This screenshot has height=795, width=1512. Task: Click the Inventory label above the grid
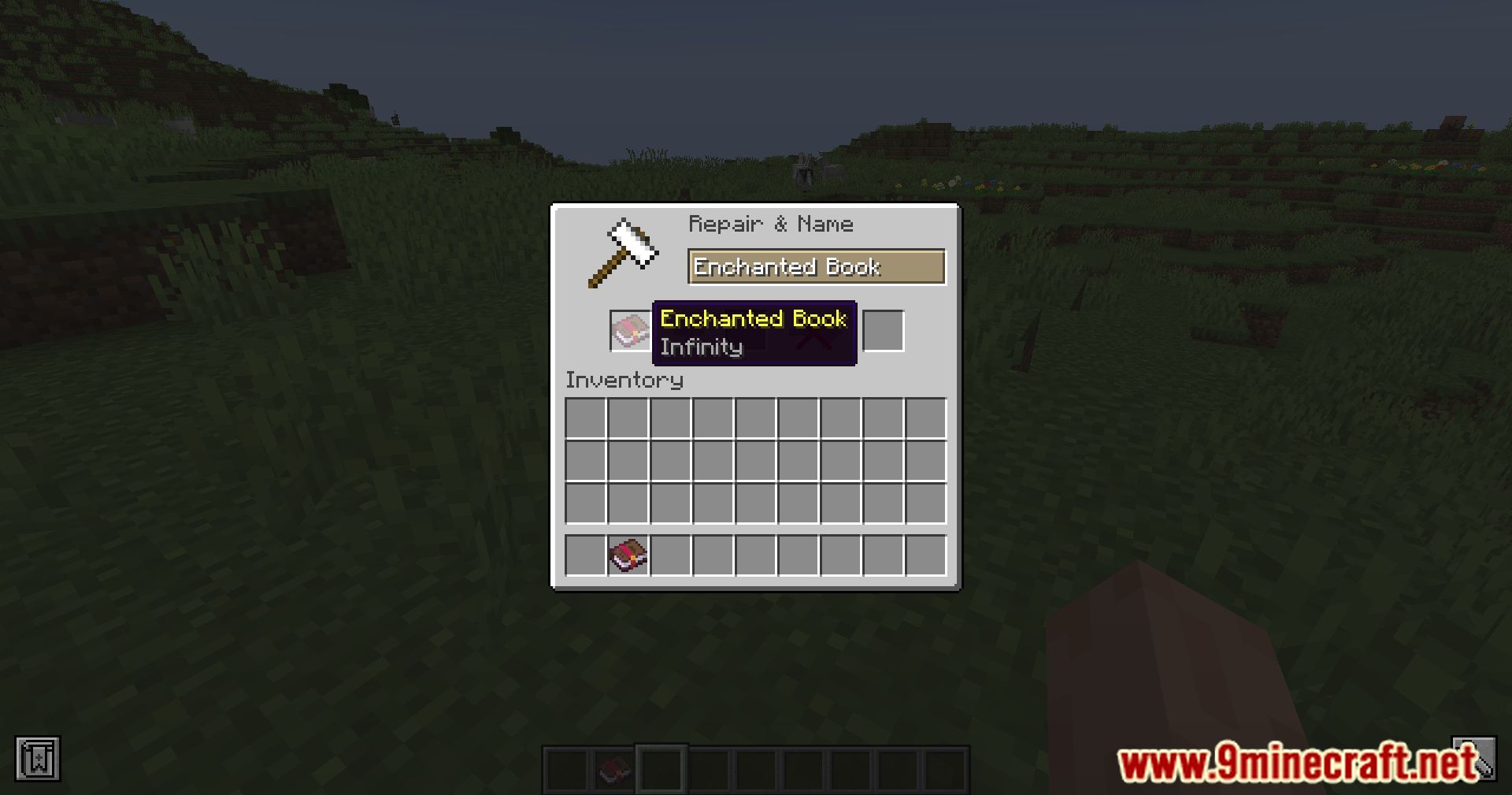[x=624, y=380]
